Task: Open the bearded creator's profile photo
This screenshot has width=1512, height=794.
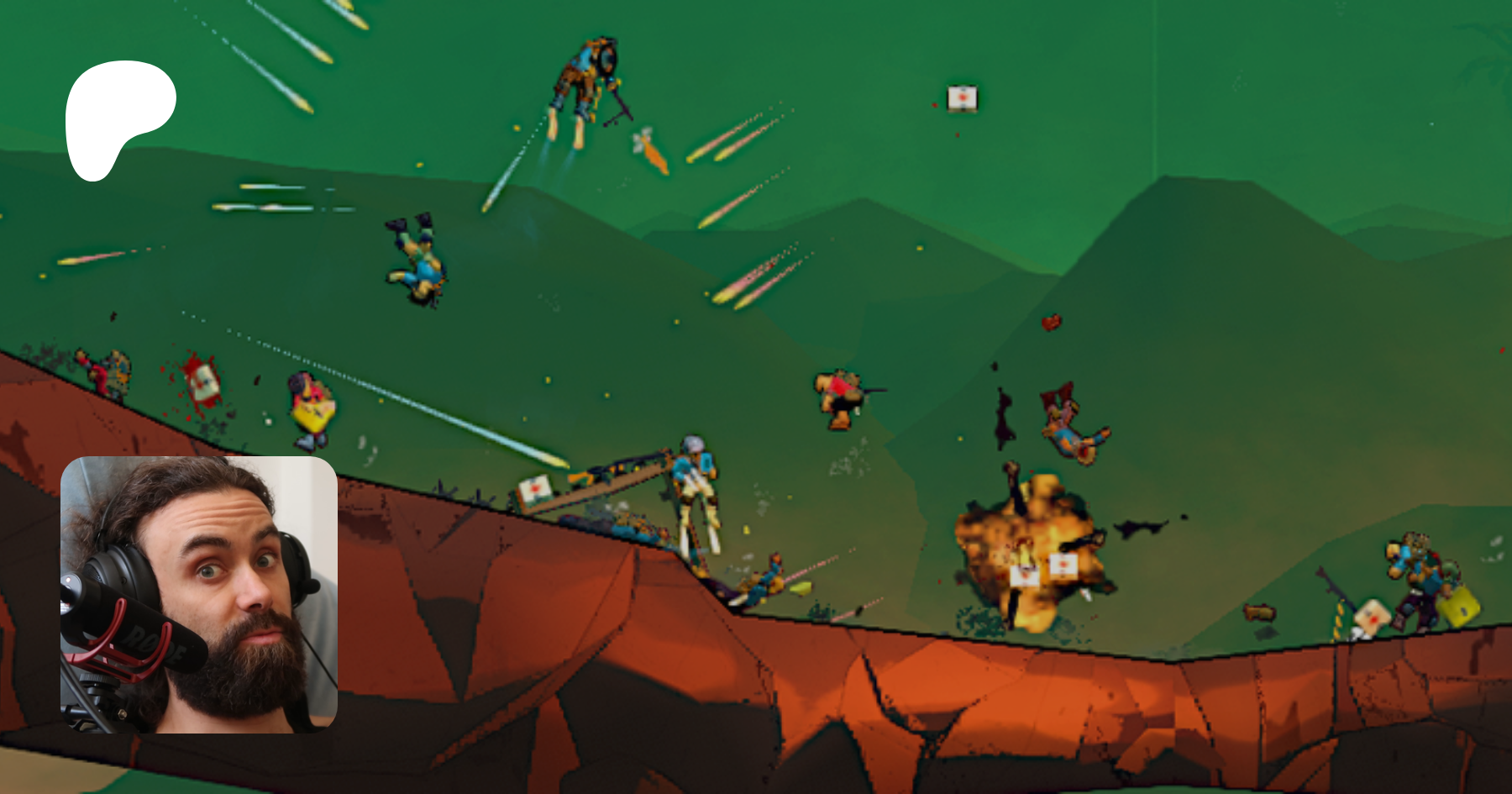Action: (x=199, y=594)
